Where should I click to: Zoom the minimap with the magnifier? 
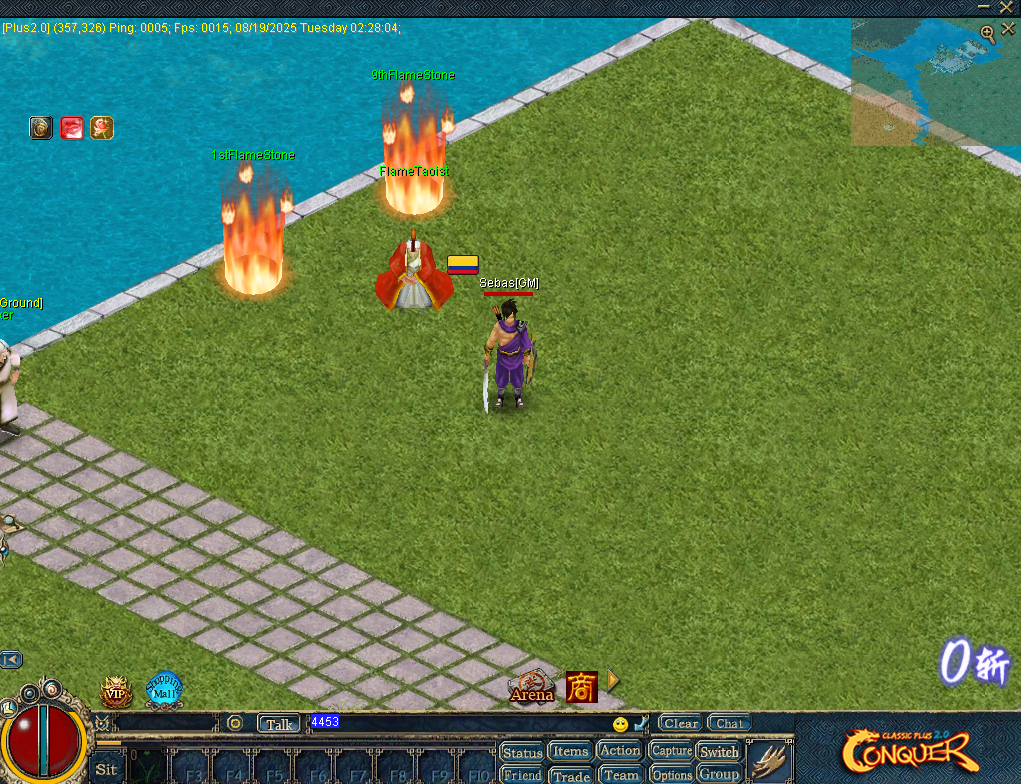pos(988,33)
